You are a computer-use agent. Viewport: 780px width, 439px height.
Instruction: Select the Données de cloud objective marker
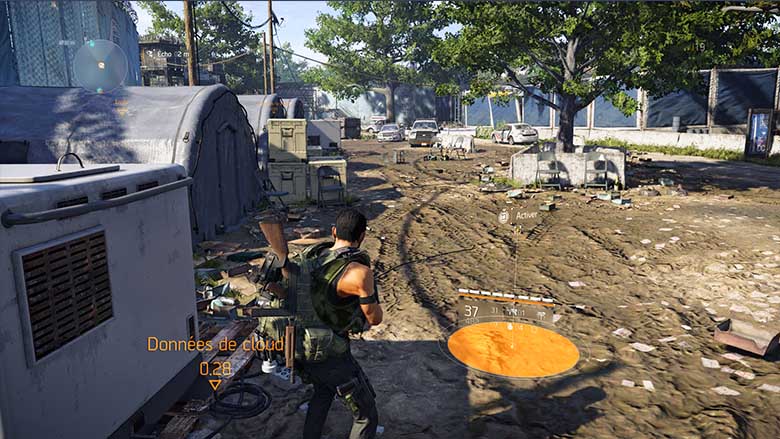(x=214, y=385)
